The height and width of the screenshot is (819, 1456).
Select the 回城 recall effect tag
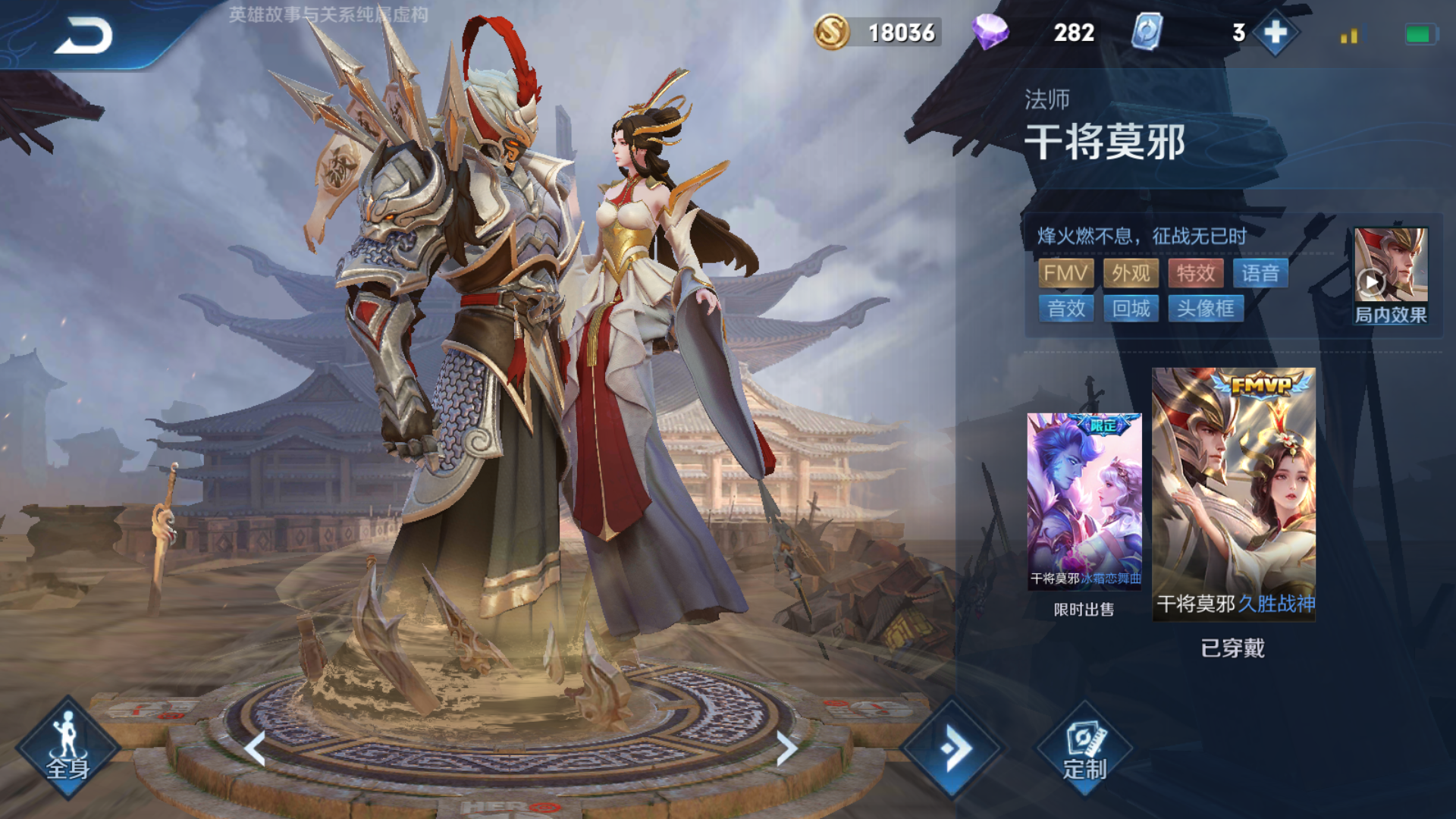click(x=1131, y=309)
